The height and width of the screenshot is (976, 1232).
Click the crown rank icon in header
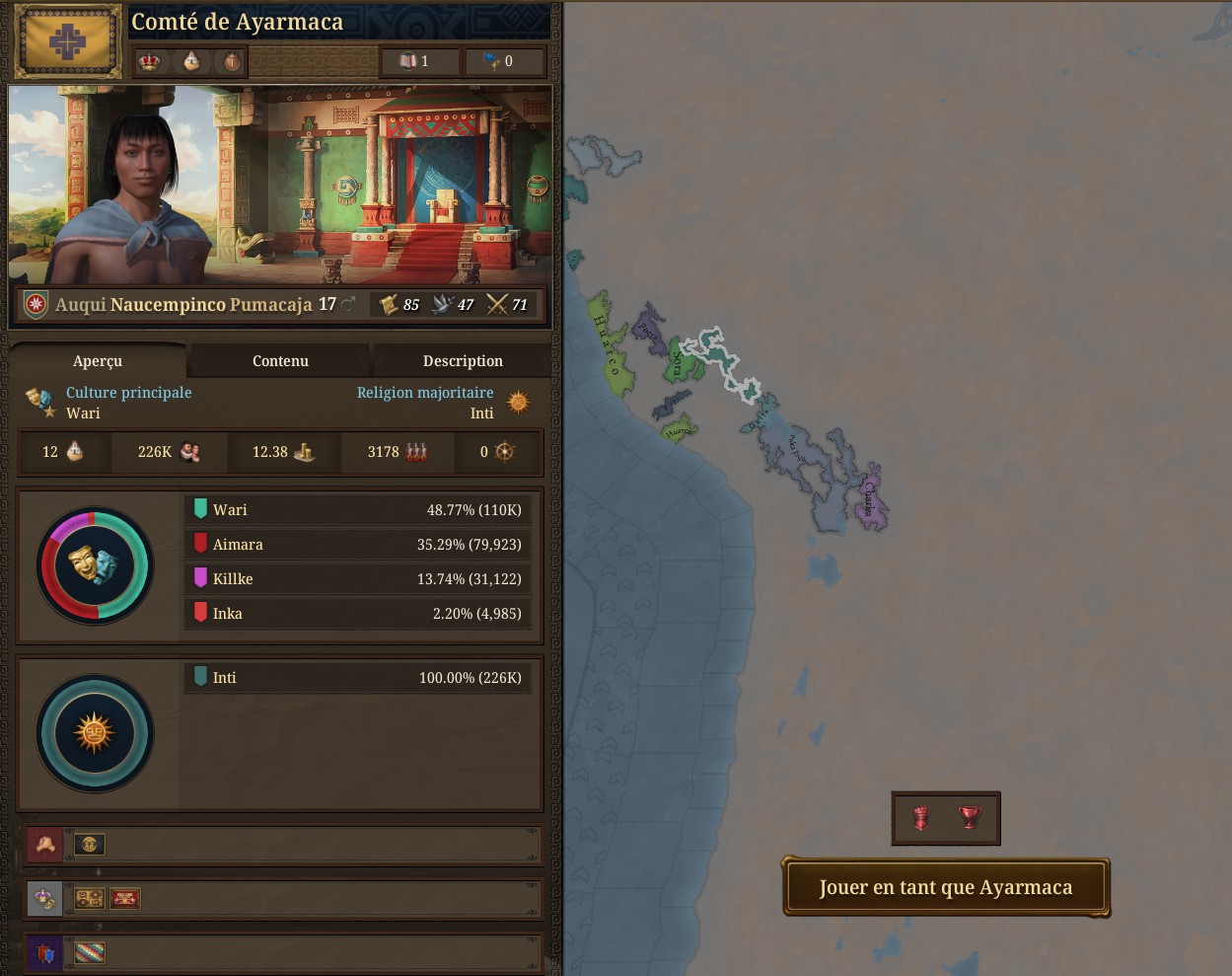[150, 61]
